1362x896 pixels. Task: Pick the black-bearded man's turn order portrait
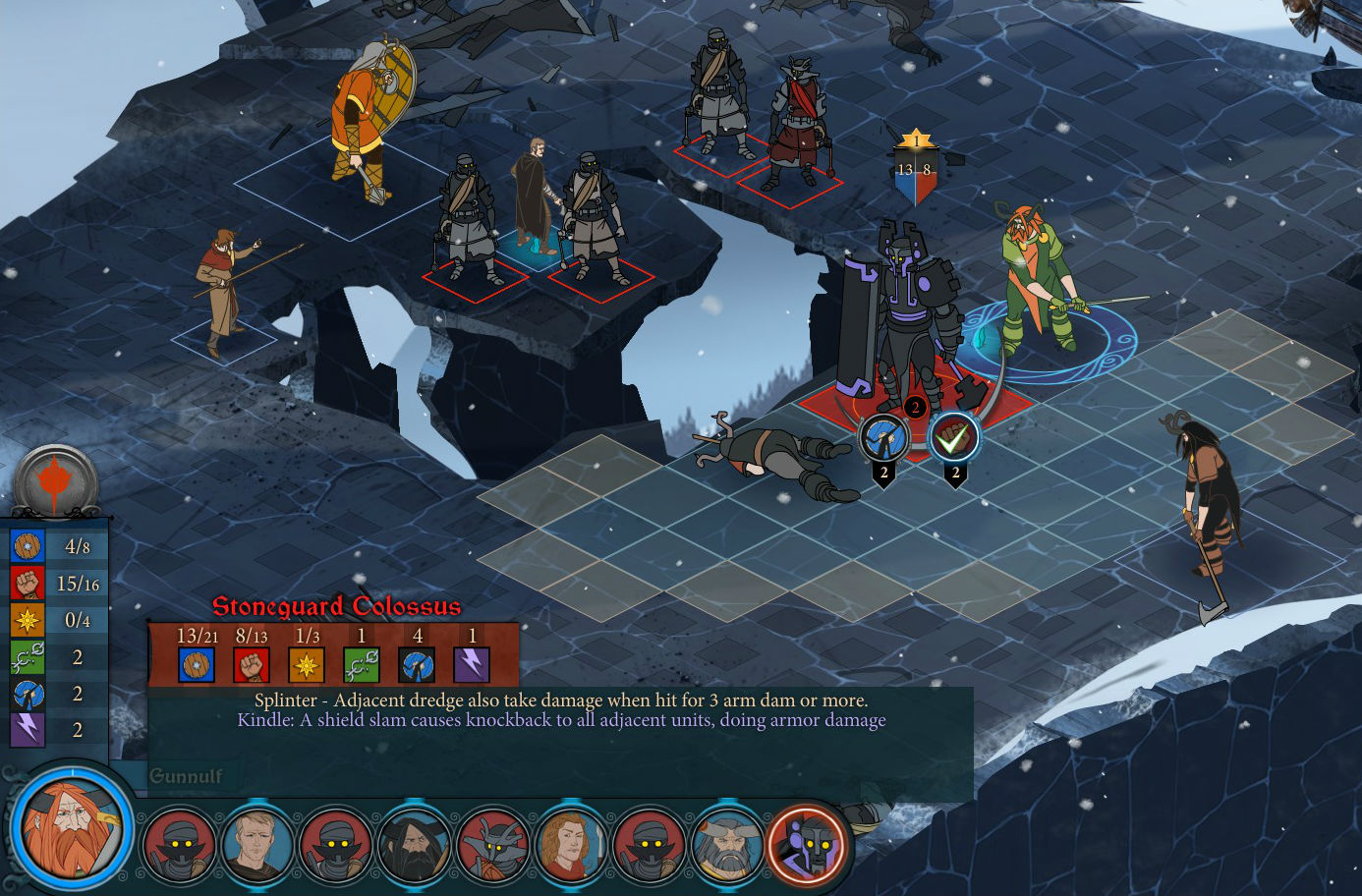(414, 845)
